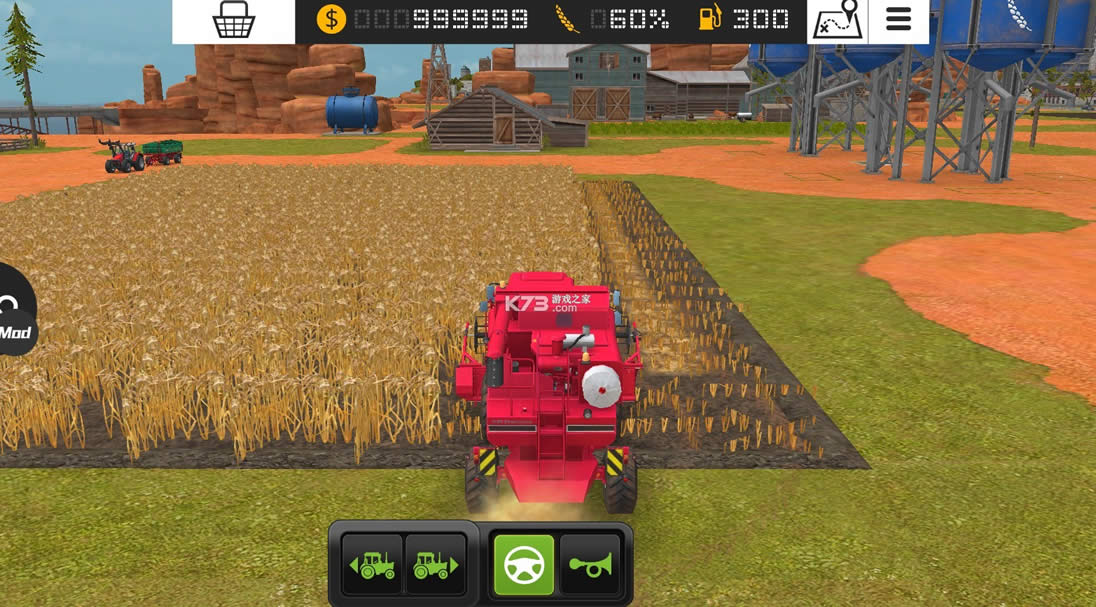Screen dimensions: 1096x607
Task: Open the map with location pin
Action: pos(837,21)
